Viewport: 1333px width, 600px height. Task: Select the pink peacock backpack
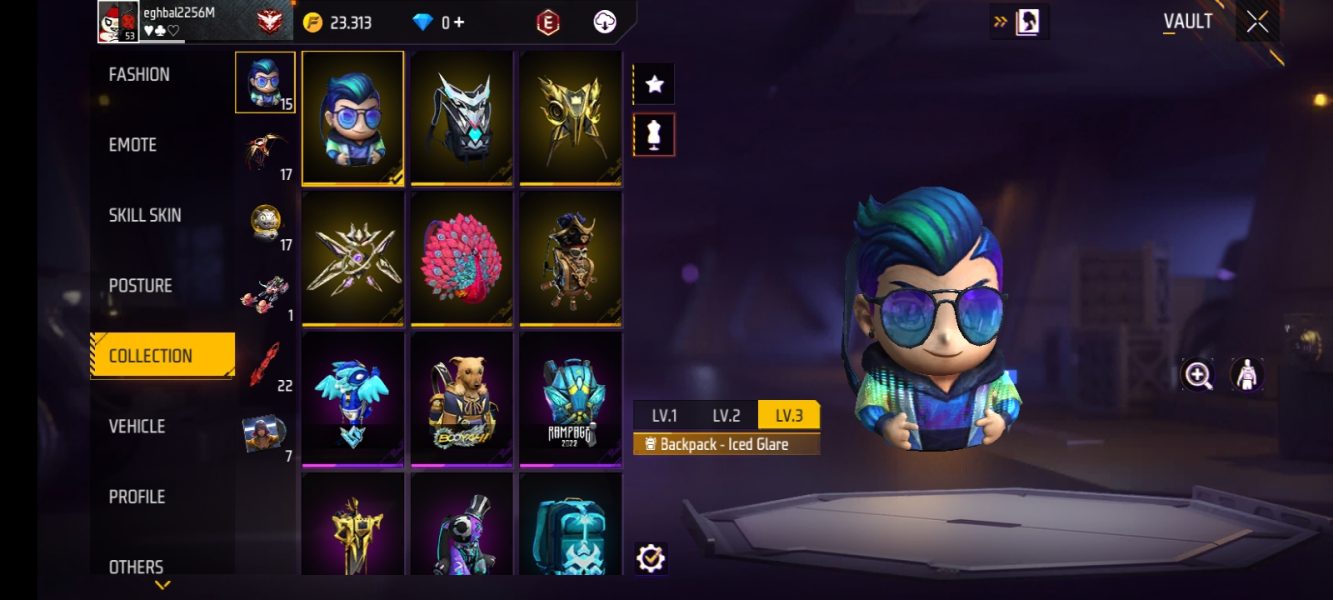coord(462,257)
